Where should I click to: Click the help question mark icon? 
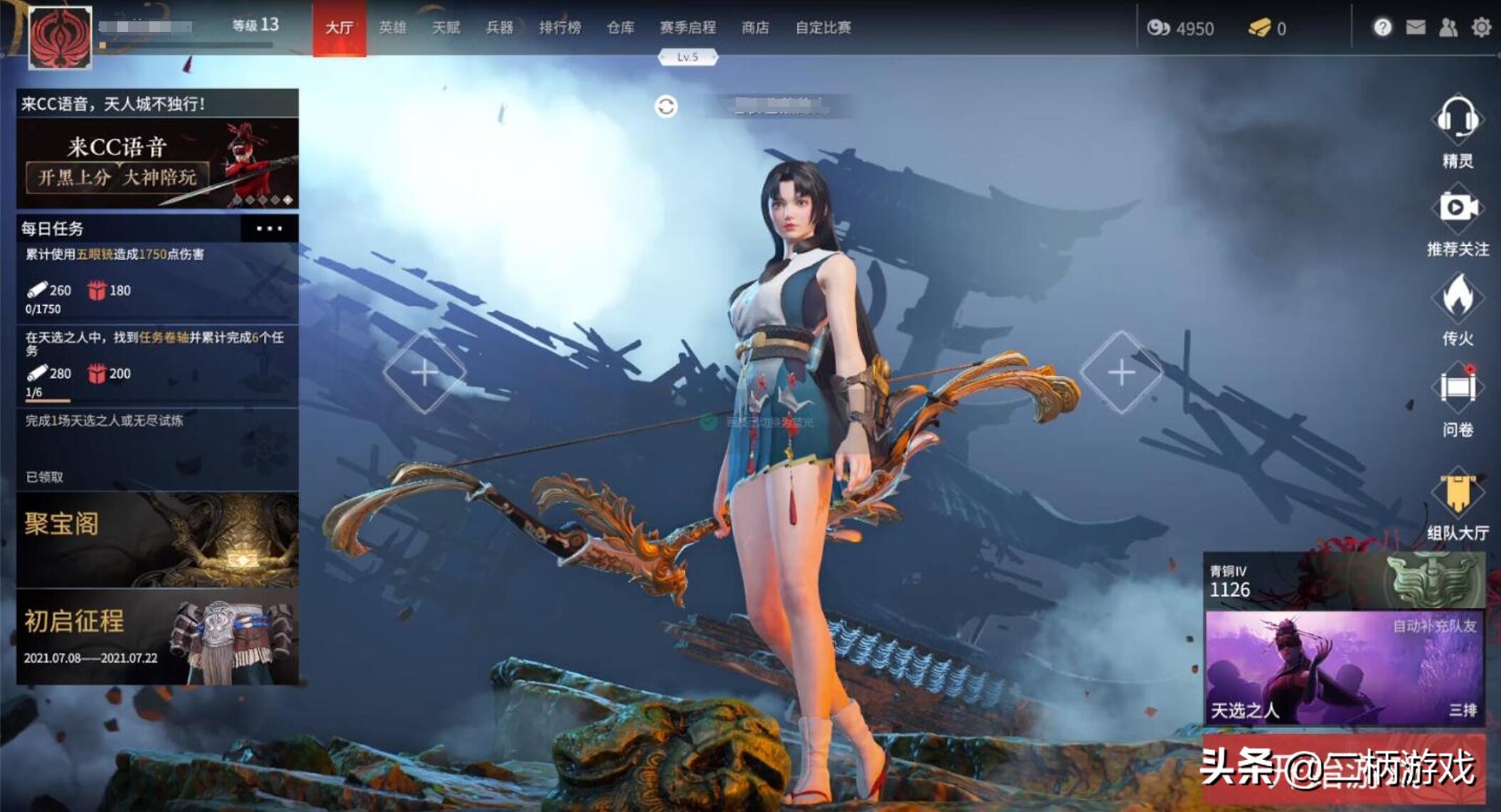coord(1383,27)
